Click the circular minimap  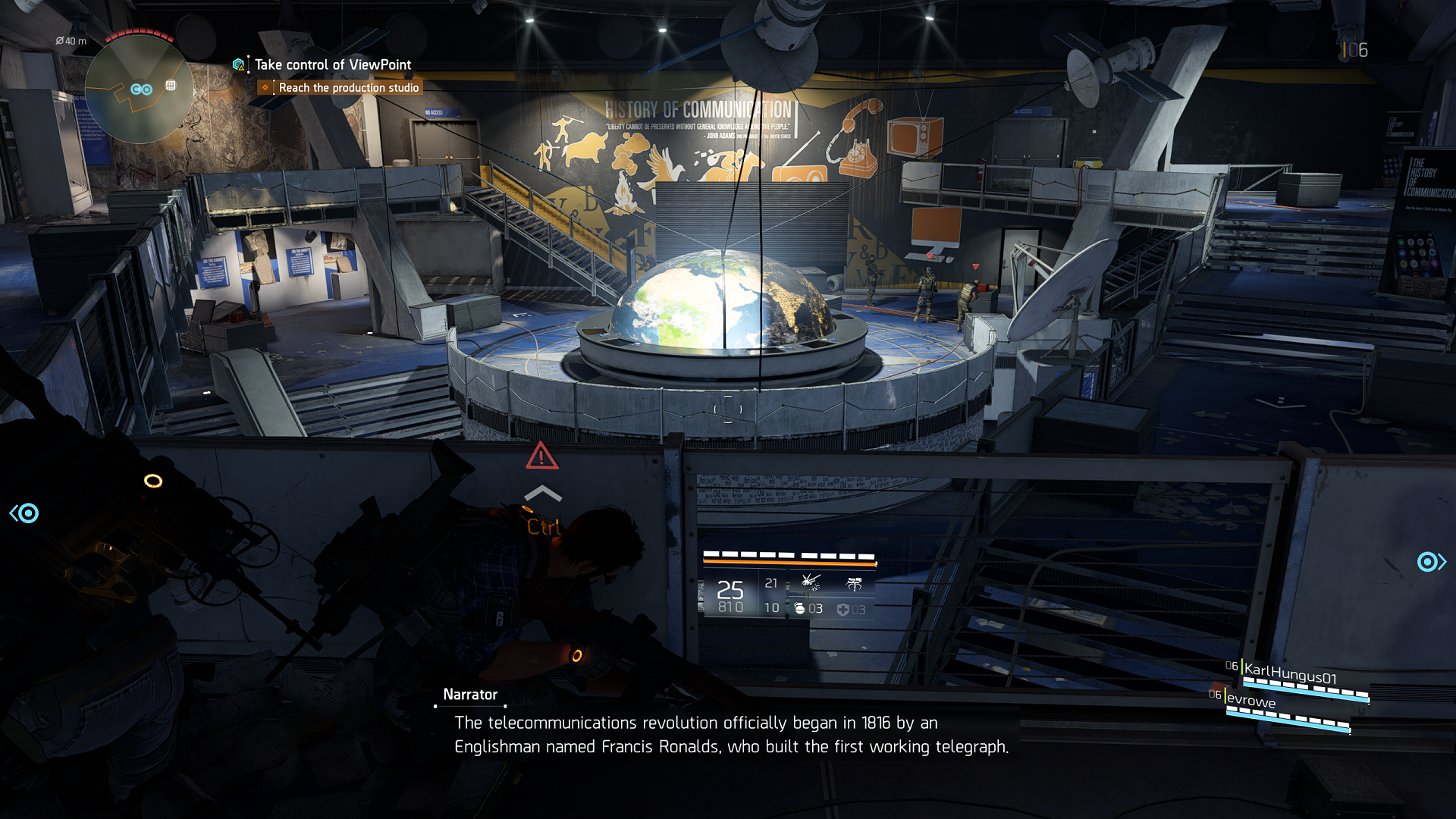(139, 89)
